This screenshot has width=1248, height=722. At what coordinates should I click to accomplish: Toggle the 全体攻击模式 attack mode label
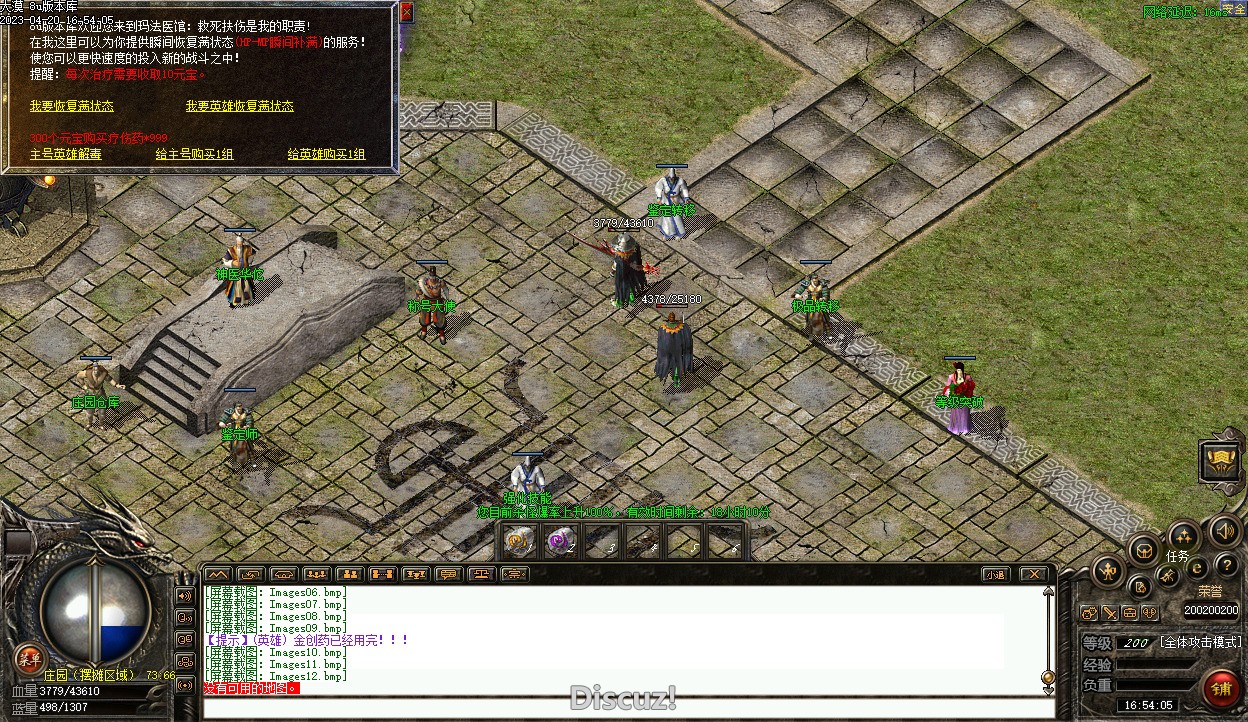click(1200, 642)
